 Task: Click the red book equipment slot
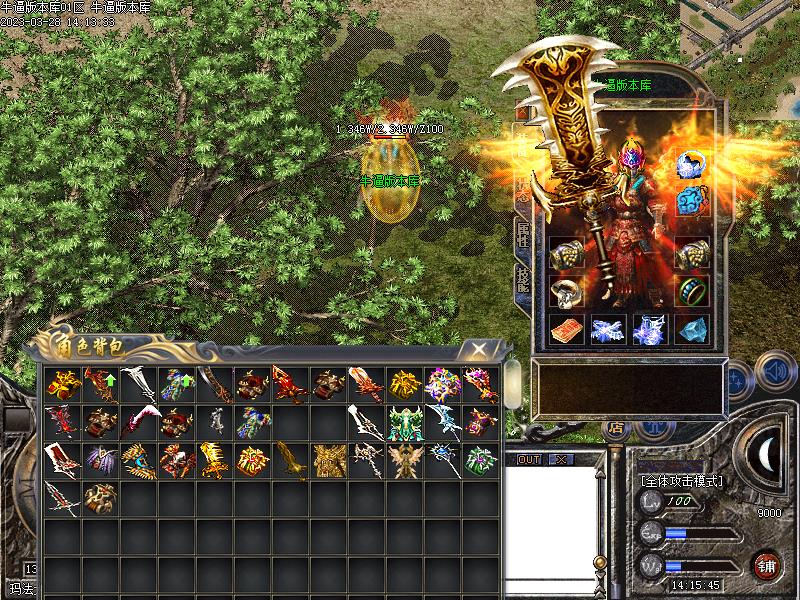coord(566,329)
